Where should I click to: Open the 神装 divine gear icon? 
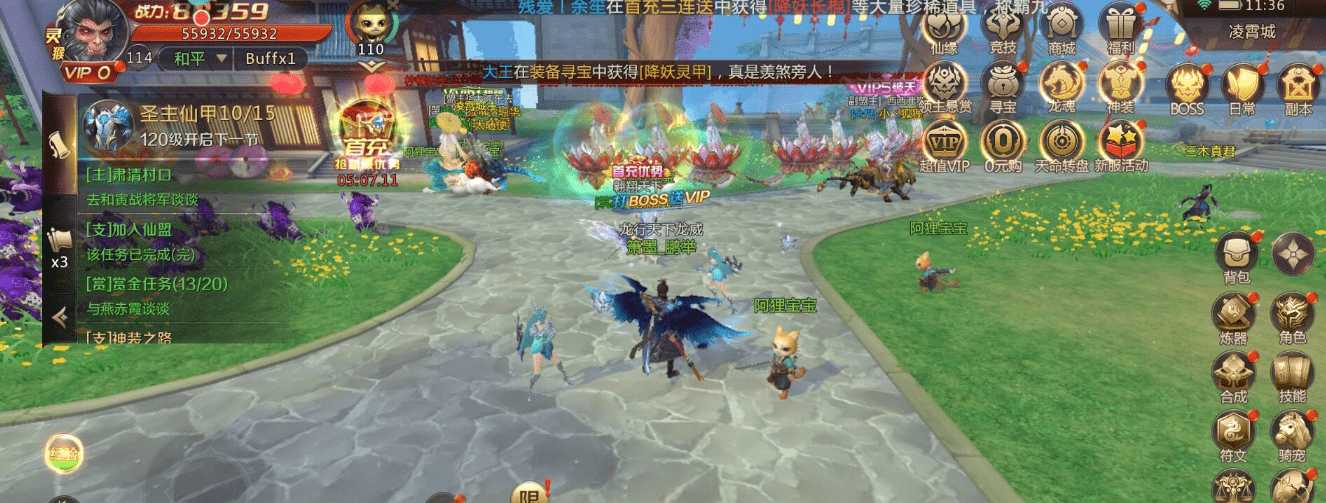click(x=1120, y=84)
